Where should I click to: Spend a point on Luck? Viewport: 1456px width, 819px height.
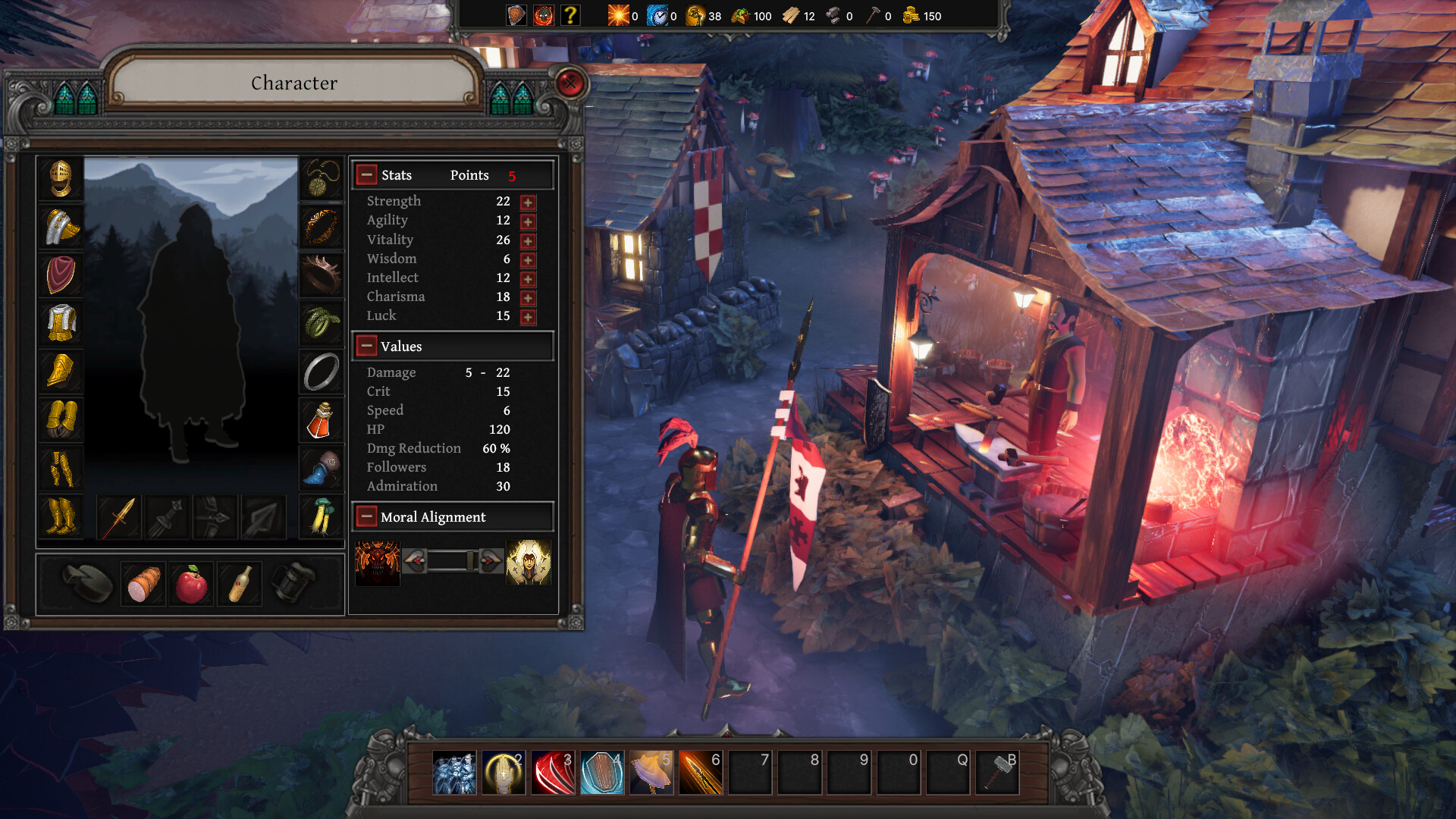click(527, 317)
